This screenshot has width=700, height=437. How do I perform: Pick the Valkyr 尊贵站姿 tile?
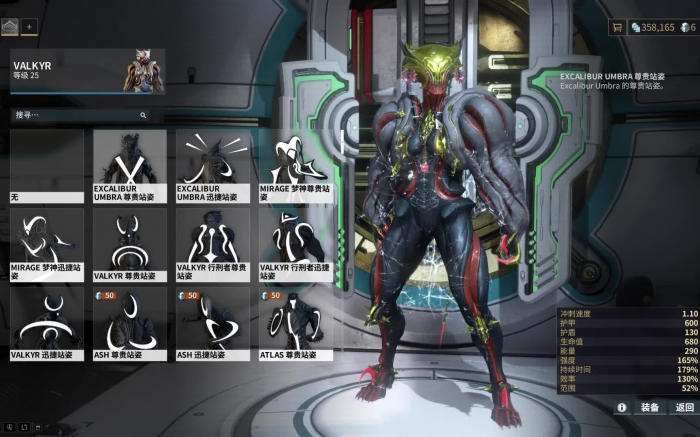tap(130, 244)
